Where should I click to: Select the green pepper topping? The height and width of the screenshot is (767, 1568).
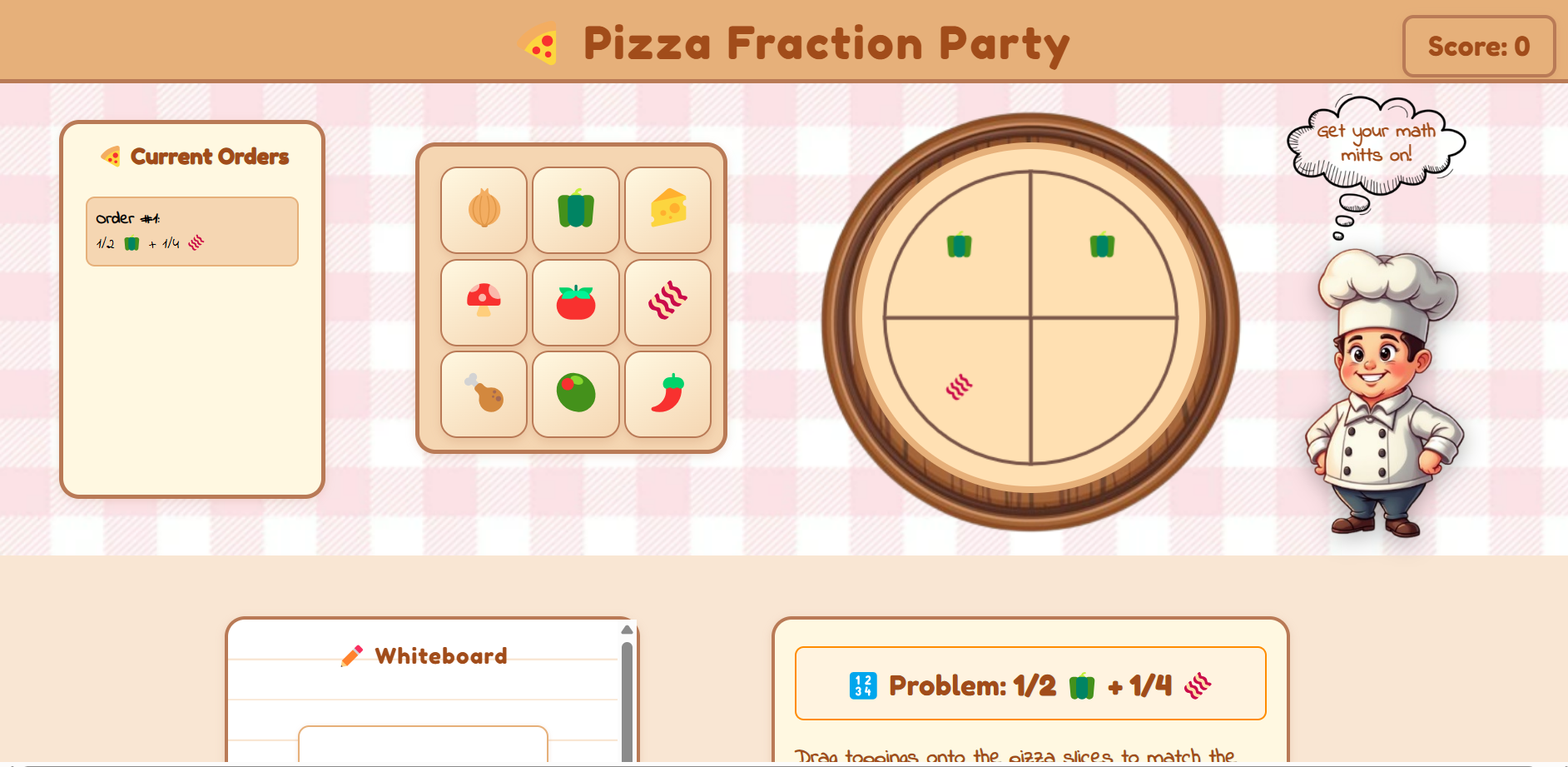pyautogui.click(x=576, y=209)
